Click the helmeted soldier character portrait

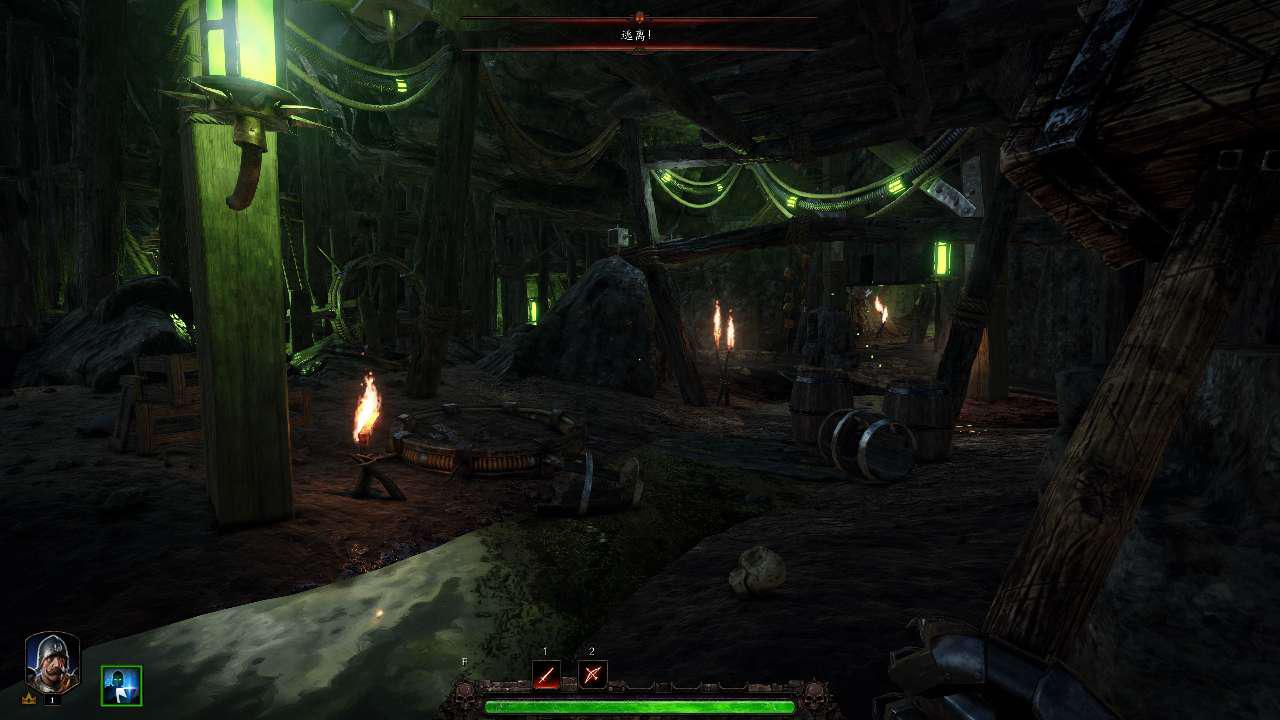point(52,663)
